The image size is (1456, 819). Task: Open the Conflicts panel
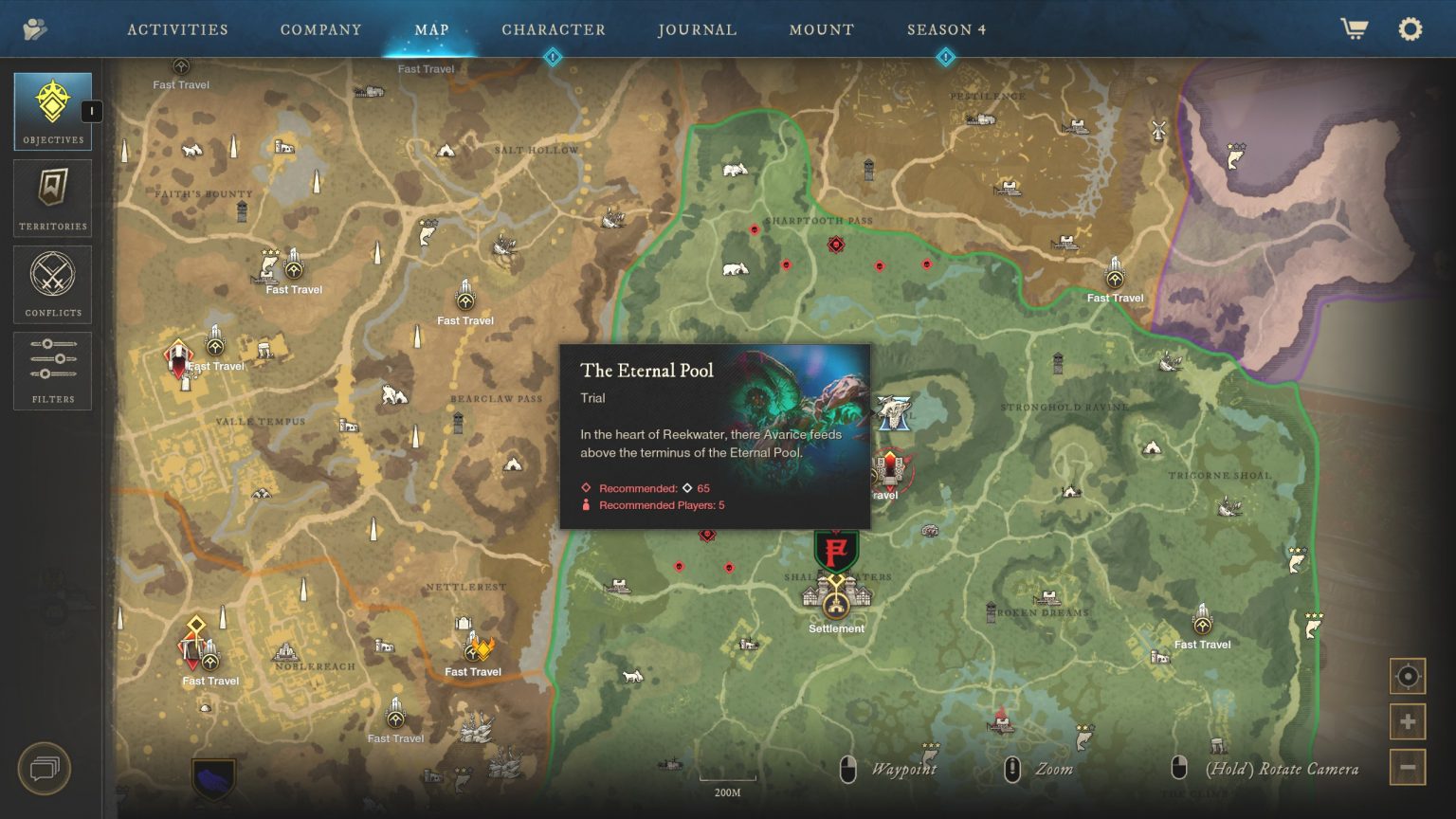pyautogui.click(x=52, y=282)
